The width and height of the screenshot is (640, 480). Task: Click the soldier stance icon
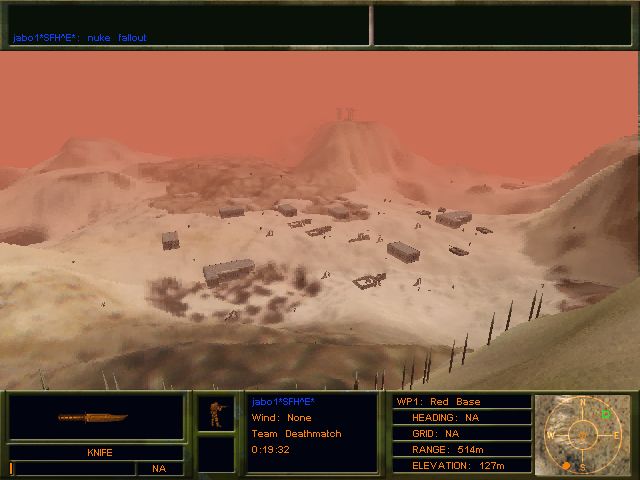(x=215, y=414)
